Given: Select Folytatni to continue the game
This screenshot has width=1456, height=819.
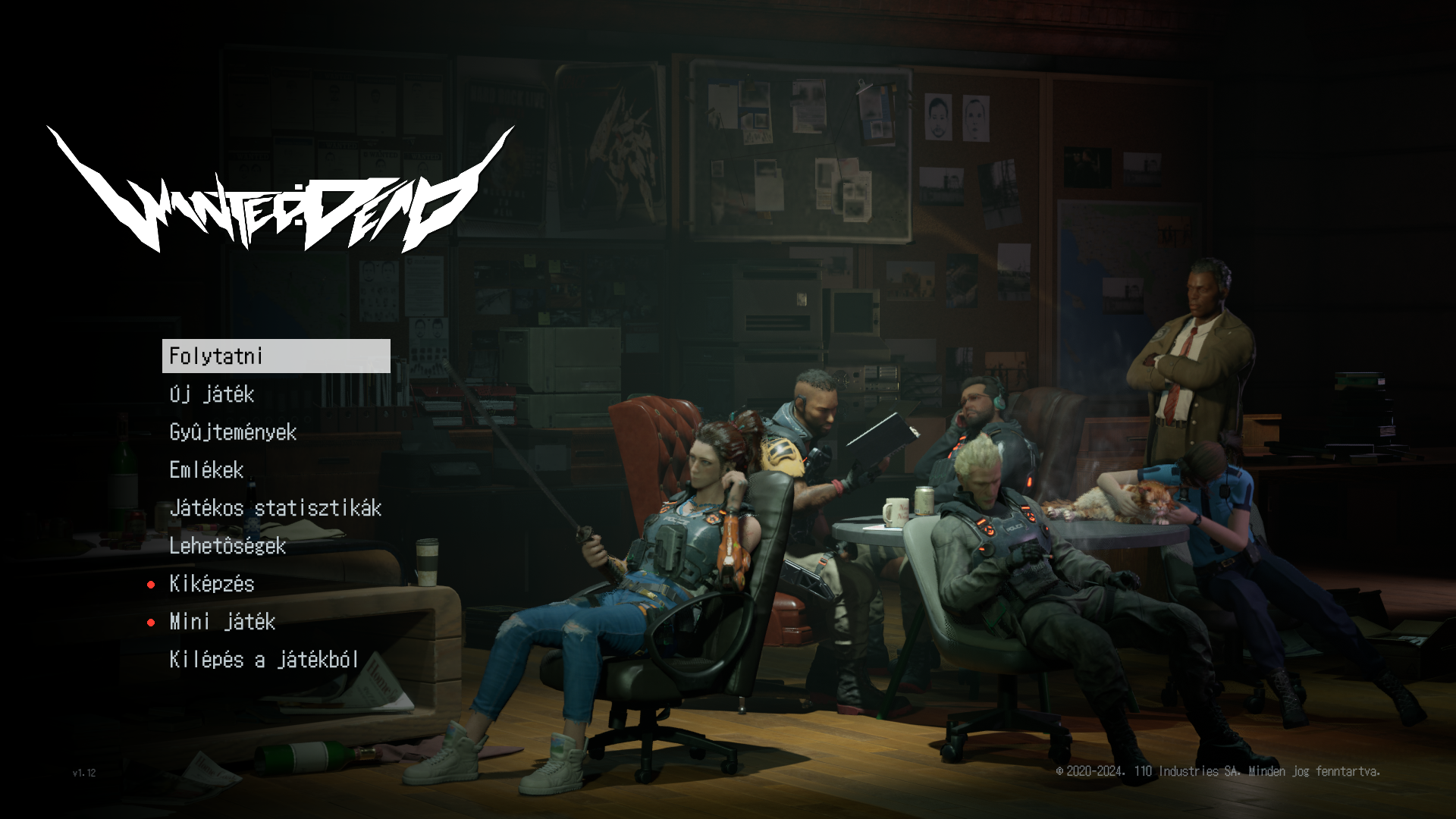Looking at the screenshot, I should [x=275, y=356].
